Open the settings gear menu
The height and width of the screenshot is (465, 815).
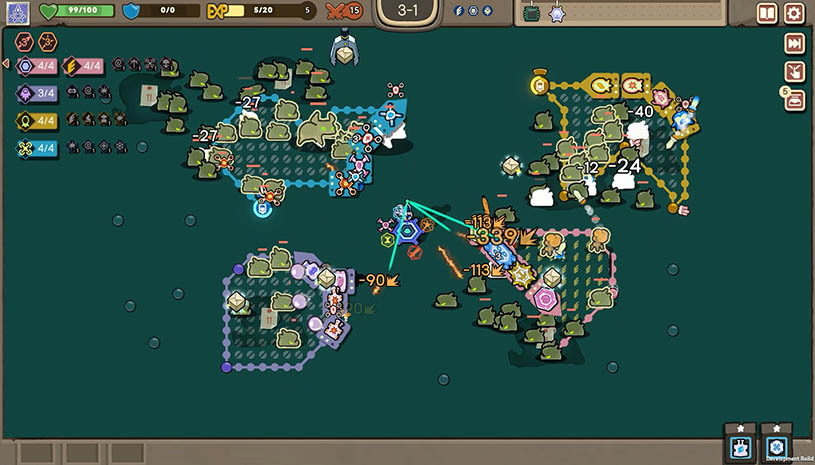click(x=794, y=13)
